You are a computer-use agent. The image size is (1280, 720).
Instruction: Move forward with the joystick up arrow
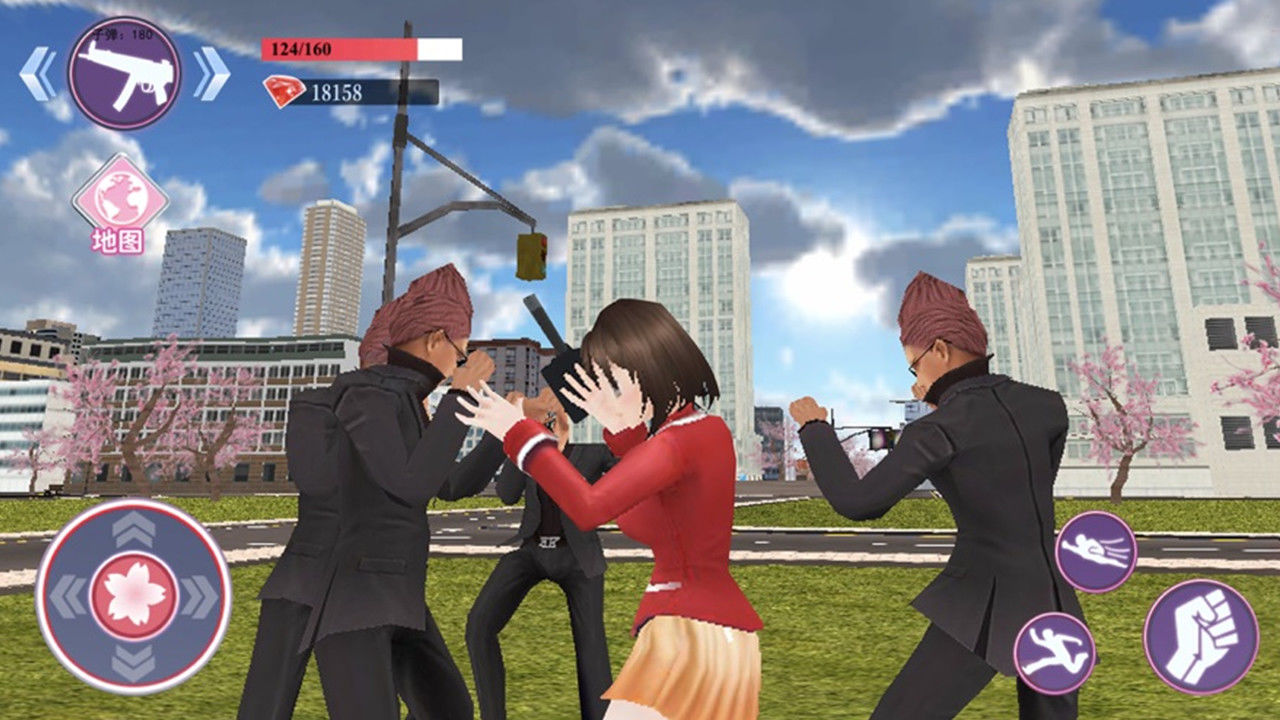(x=134, y=530)
